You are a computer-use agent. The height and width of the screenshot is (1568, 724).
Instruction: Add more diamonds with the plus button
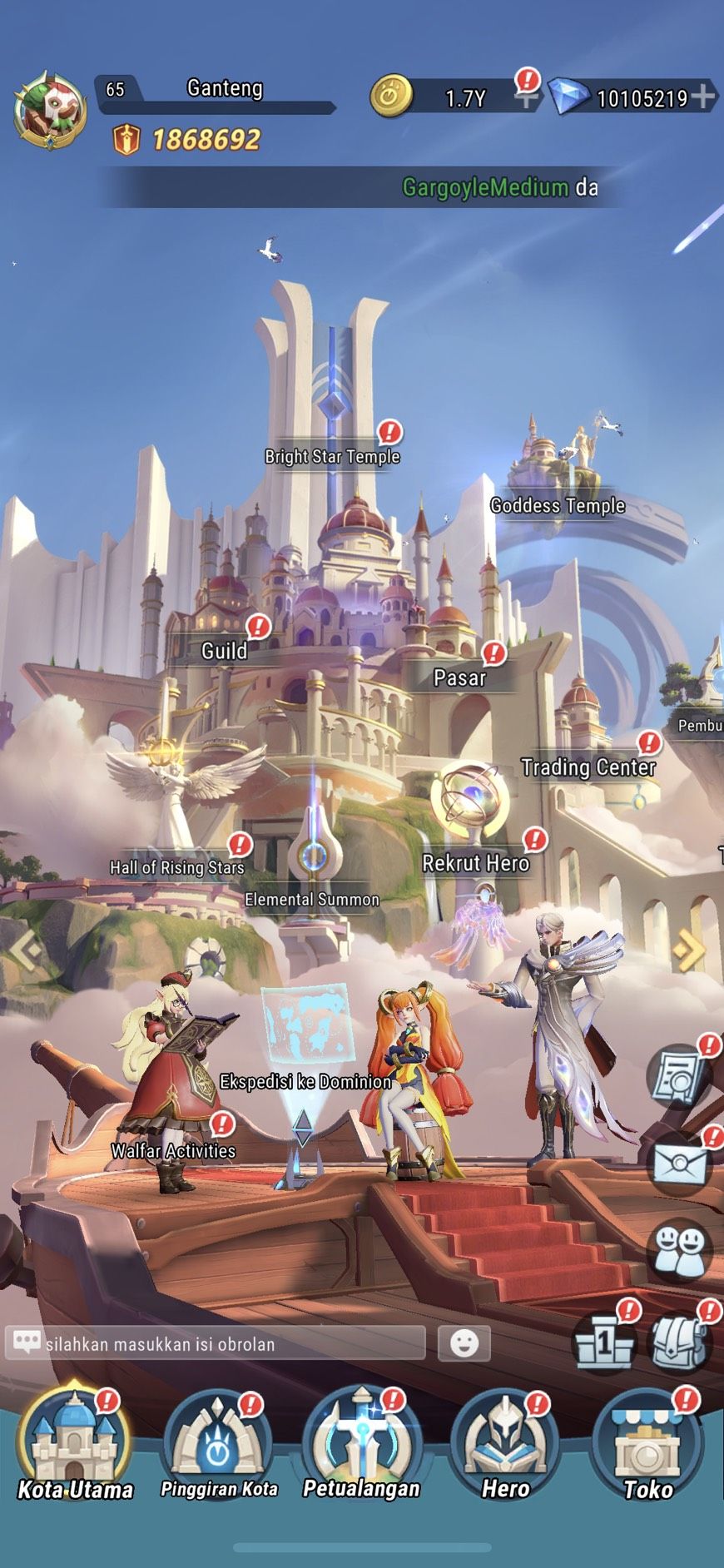click(703, 97)
